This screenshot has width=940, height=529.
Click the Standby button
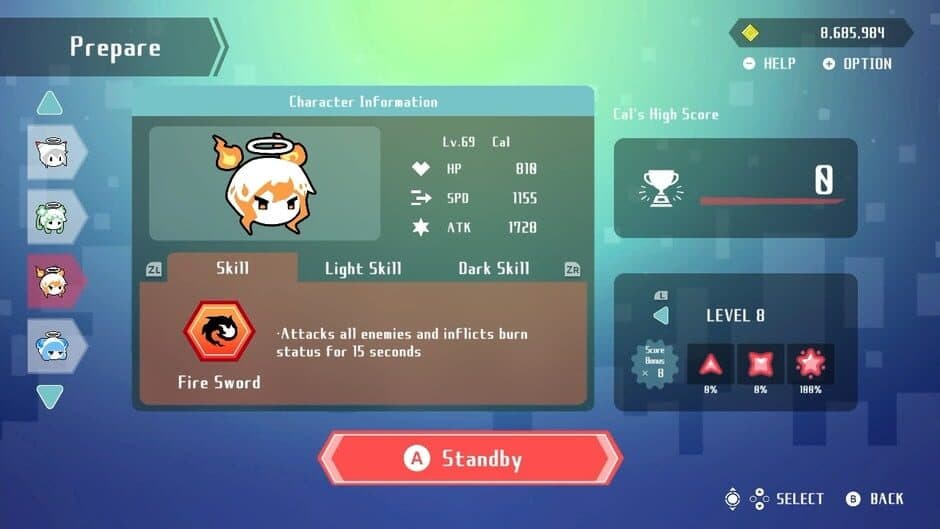(470, 459)
